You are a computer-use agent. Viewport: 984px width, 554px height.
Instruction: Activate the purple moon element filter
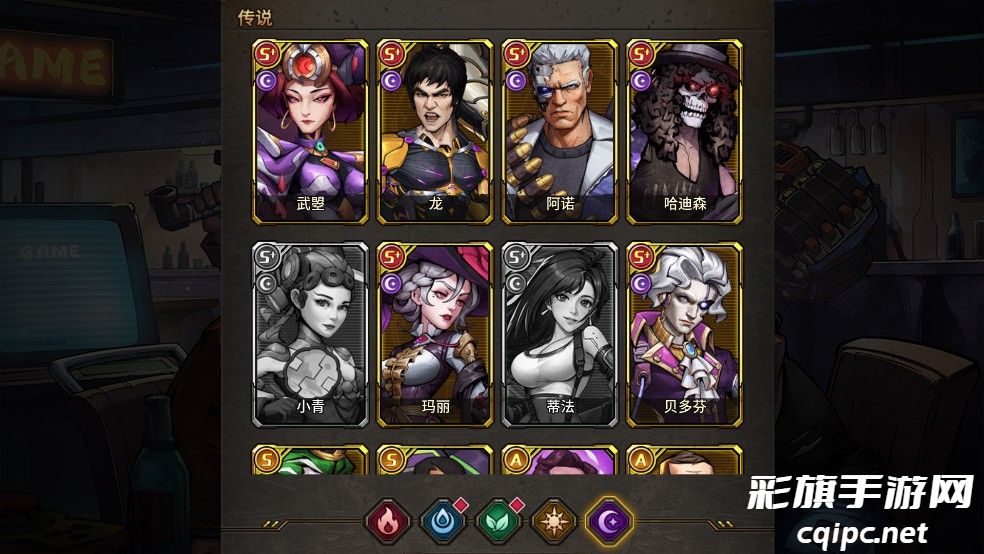[x=610, y=522]
